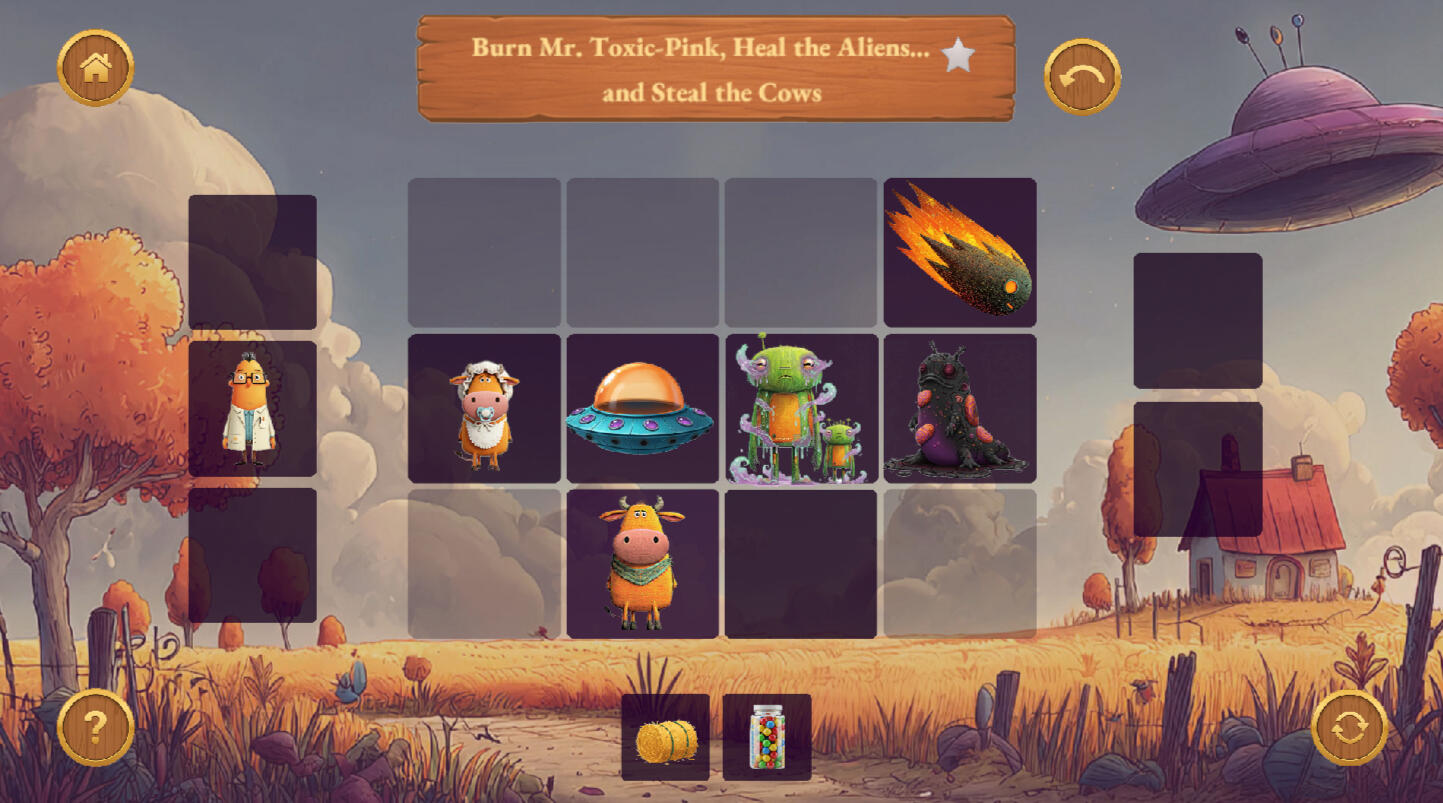Image resolution: width=1443 pixels, height=803 pixels.
Task: Choose the baby cow with pacifier tile
Action: [x=484, y=409]
